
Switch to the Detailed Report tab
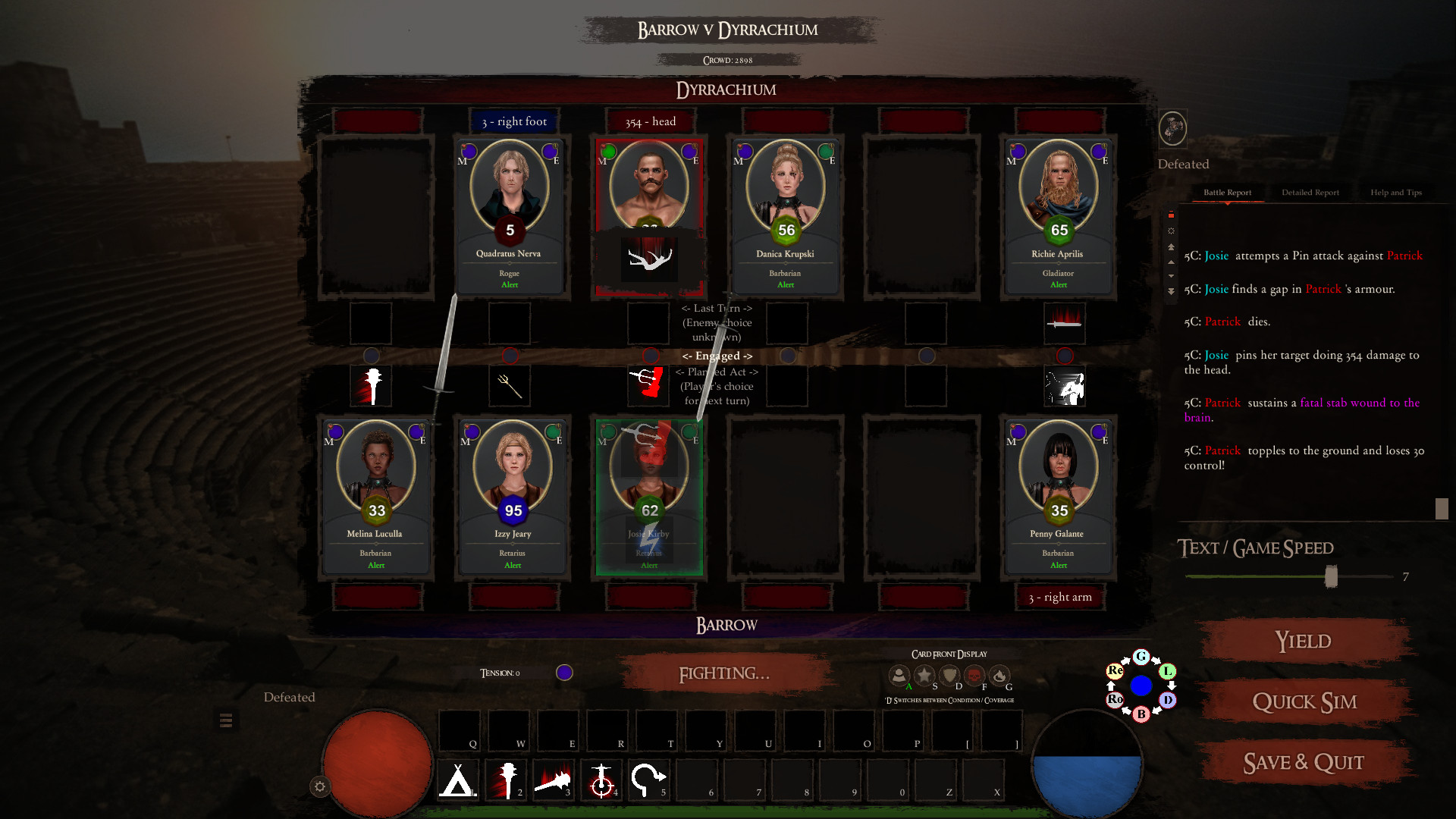point(1310,192)
